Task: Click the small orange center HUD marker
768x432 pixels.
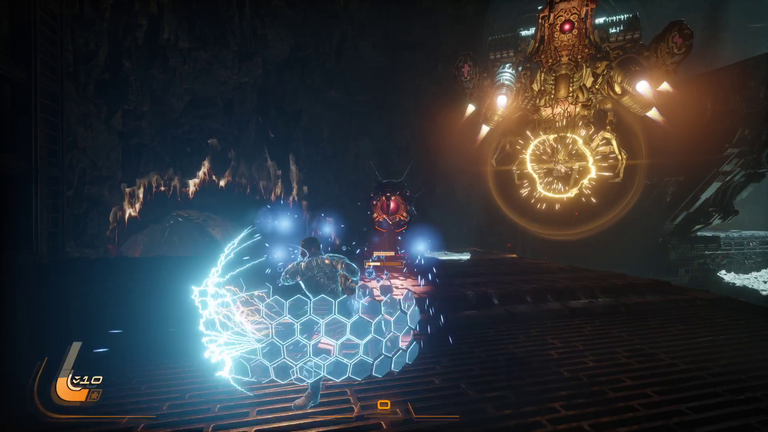Action: (x=384, y=405)
